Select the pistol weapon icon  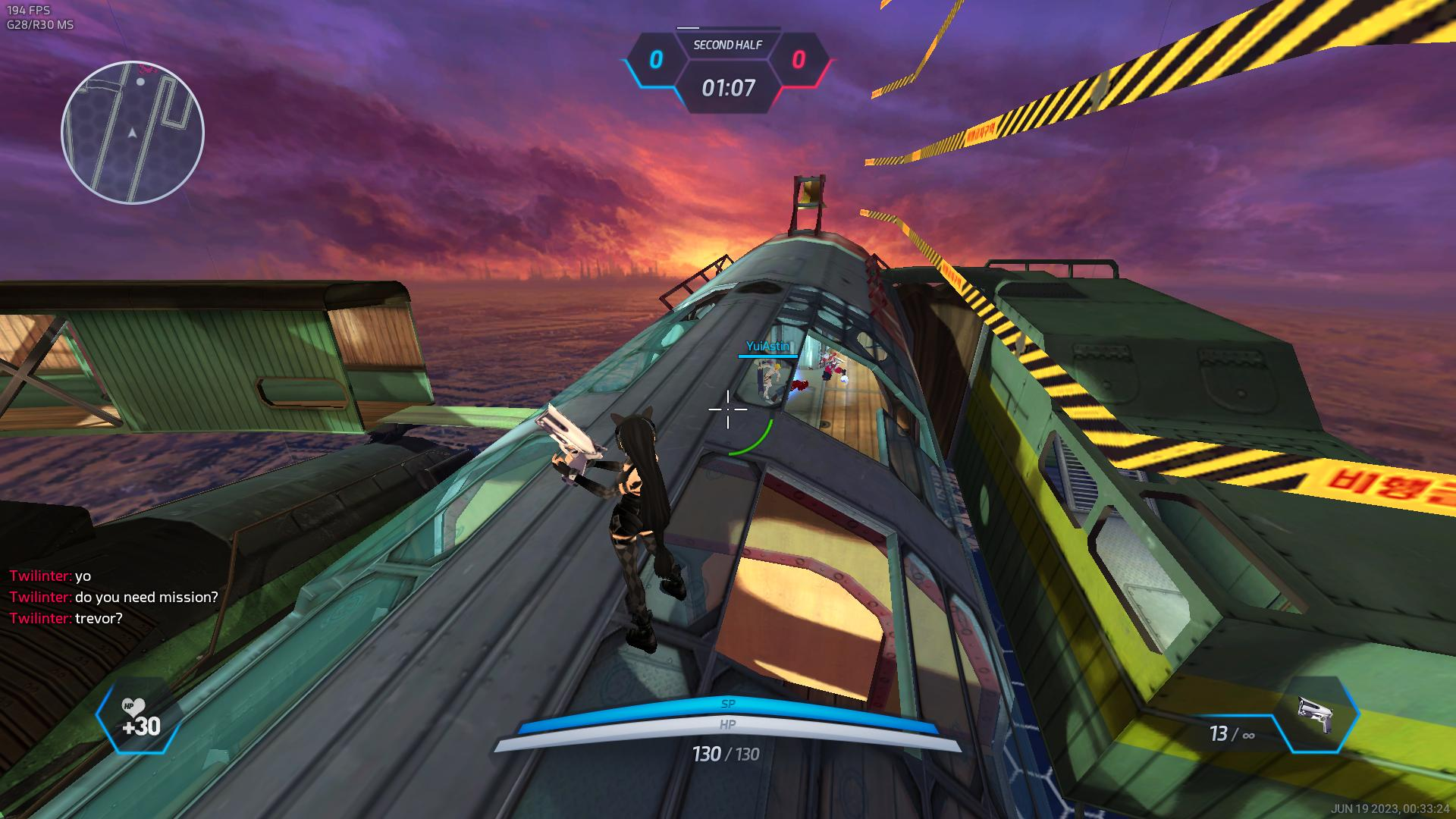1316,714
